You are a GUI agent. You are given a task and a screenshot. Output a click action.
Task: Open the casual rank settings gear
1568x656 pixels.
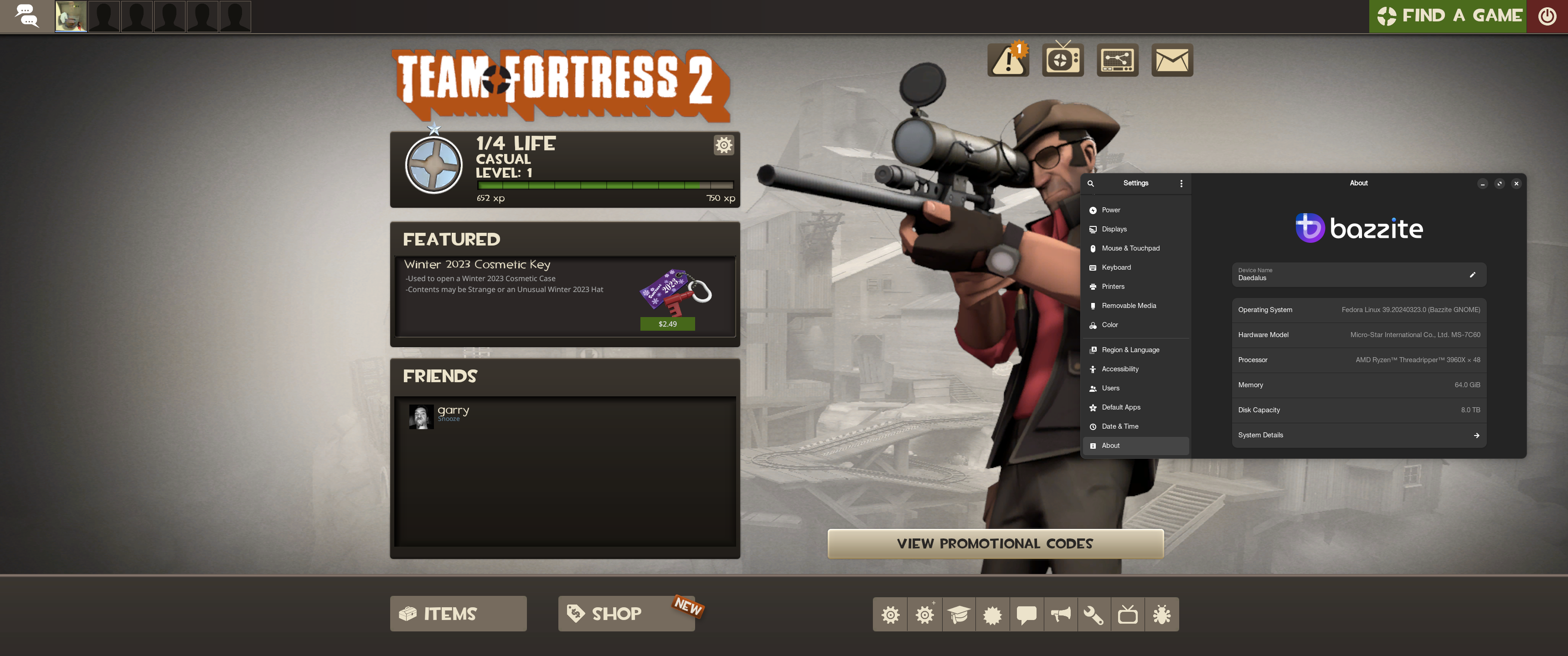coord(723,145)
